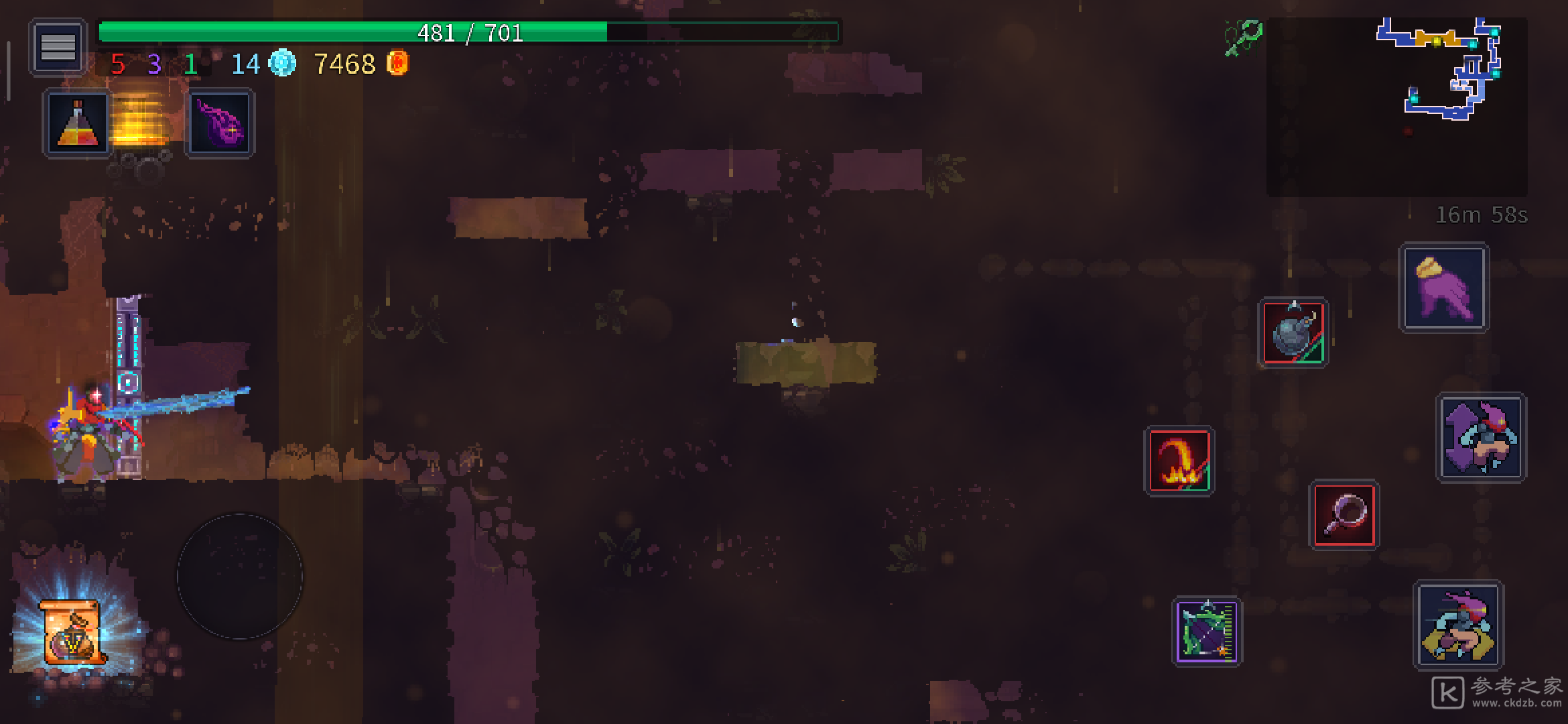Use the purple hand interact button

[1443, 288]
